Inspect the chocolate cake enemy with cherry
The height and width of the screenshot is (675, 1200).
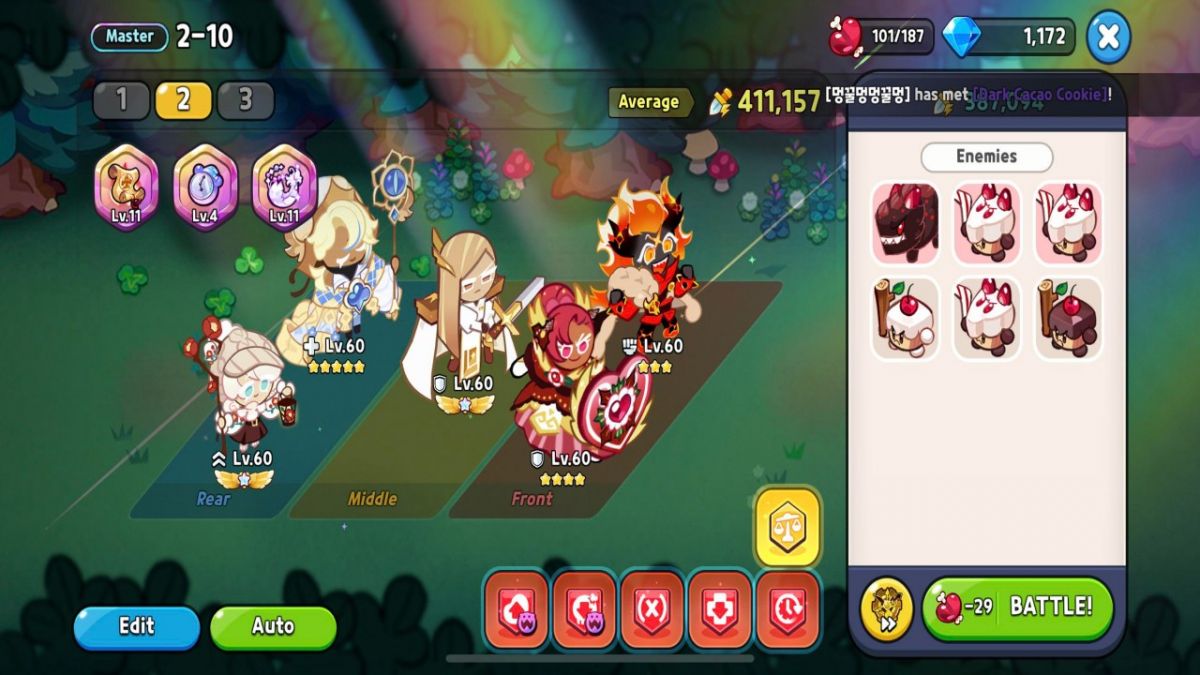[x=1068, y=318]
